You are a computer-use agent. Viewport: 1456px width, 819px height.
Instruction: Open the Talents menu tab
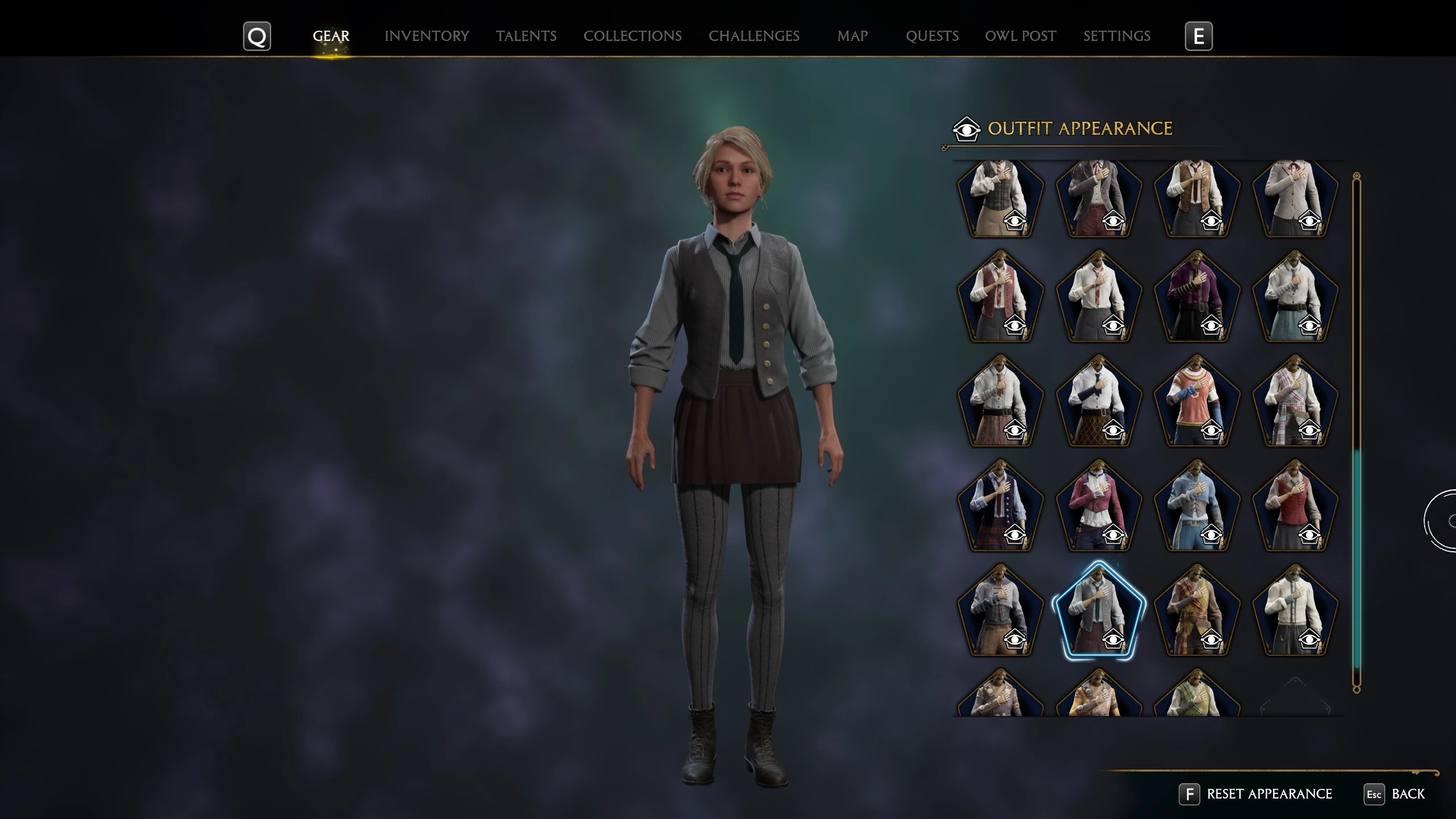click(x=525, y=36)
